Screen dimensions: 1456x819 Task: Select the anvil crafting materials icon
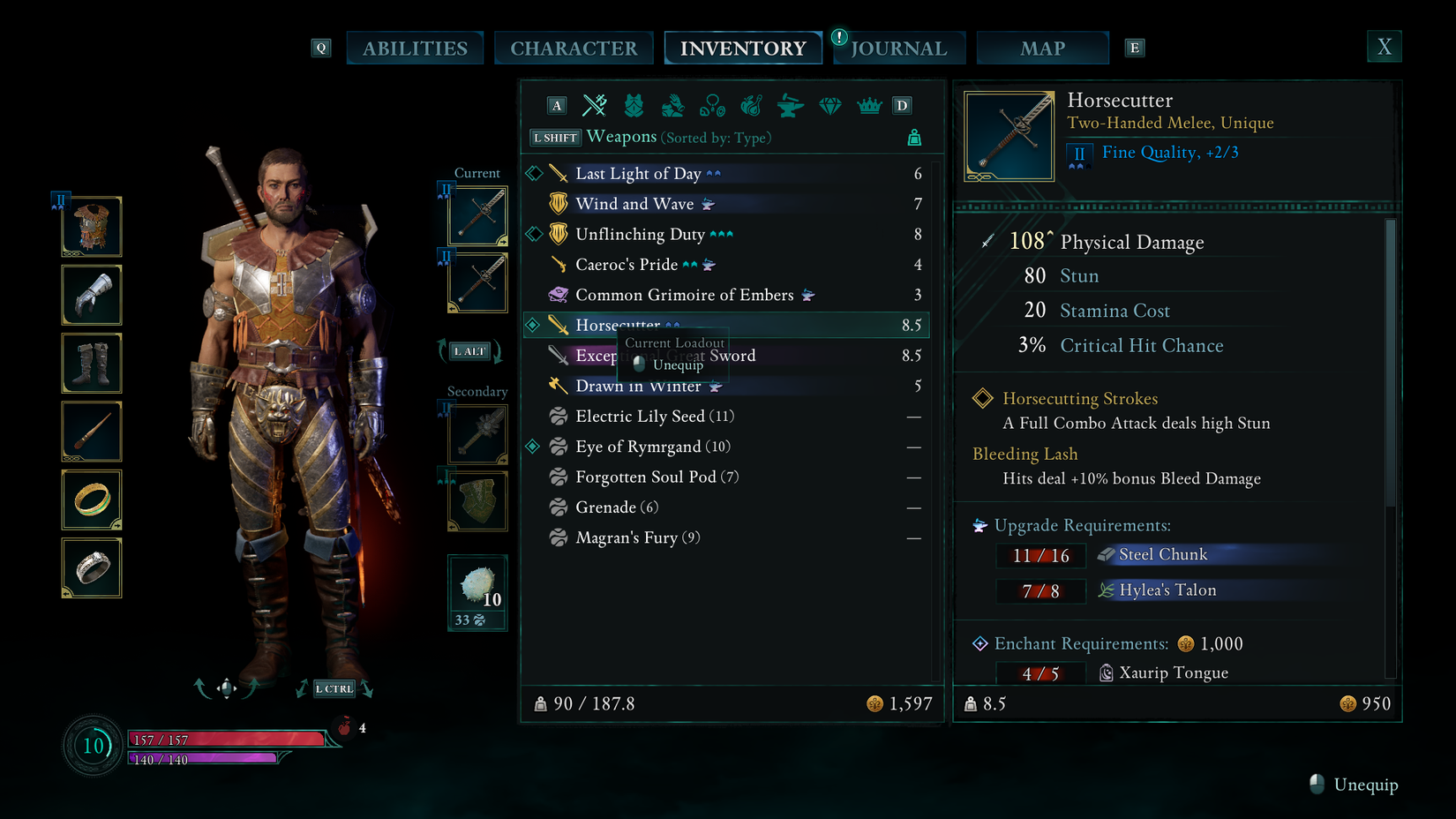point(790,105)
